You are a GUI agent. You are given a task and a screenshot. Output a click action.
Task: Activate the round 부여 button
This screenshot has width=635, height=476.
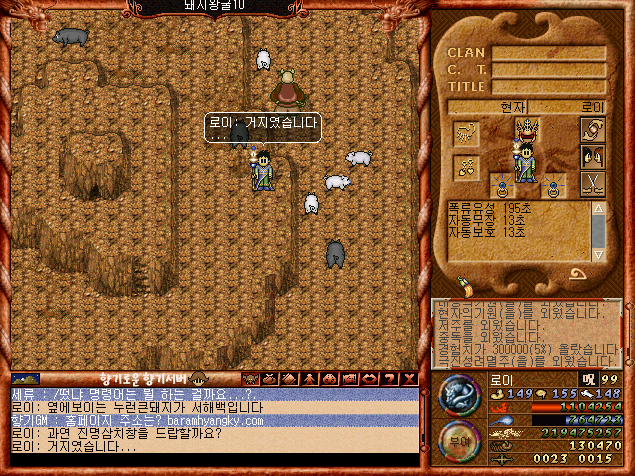pos(458,440)
